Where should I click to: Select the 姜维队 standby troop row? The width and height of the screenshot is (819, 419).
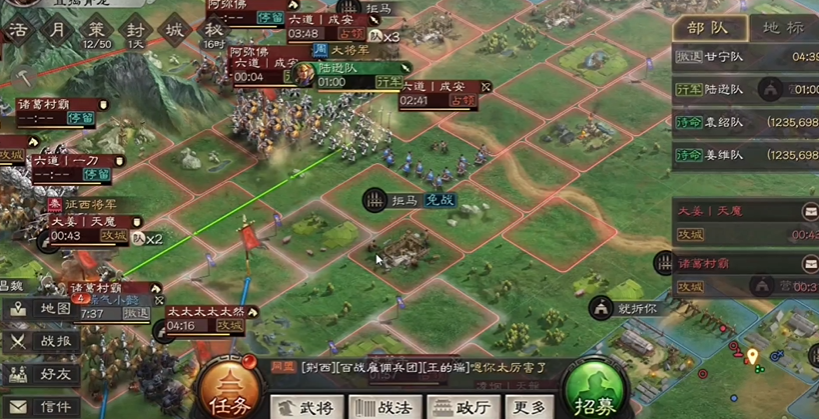point(745,155)
